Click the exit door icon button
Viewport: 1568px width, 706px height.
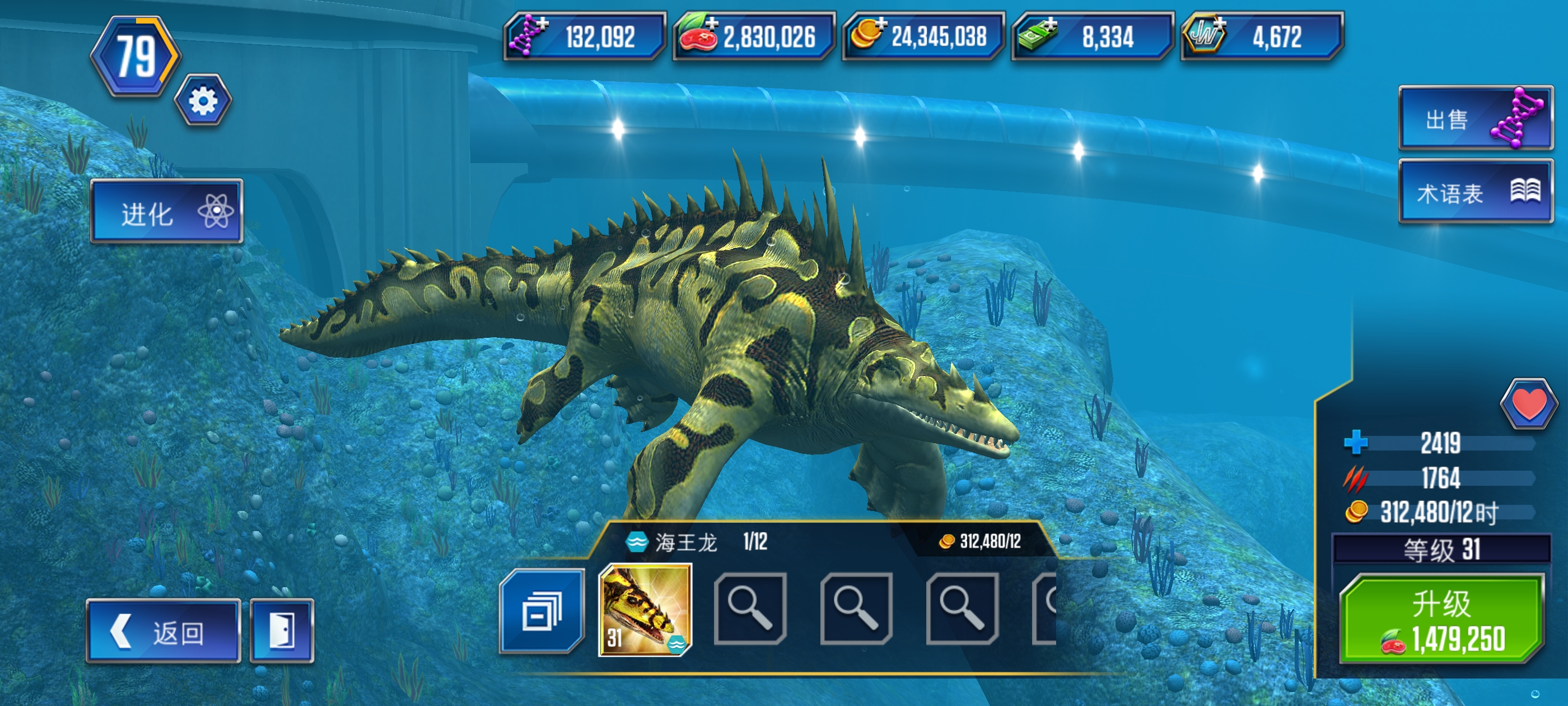pos(282,631)
